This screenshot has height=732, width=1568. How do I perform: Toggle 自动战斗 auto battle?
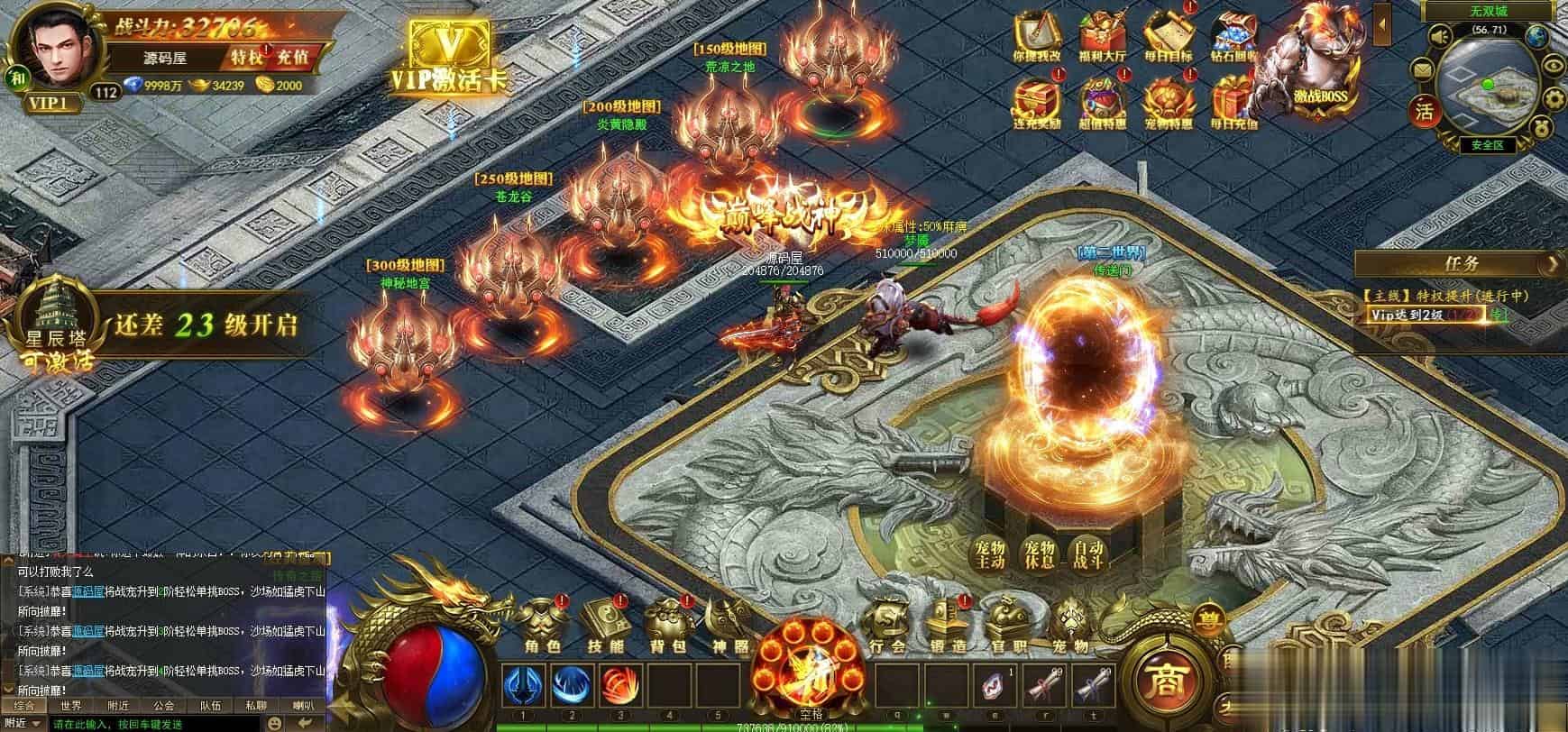click(1086, 554)
